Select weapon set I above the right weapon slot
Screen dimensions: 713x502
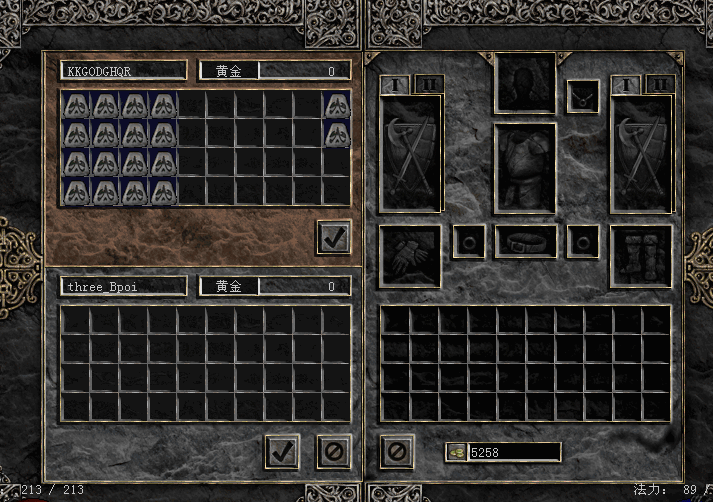click(x=627, y=85)
